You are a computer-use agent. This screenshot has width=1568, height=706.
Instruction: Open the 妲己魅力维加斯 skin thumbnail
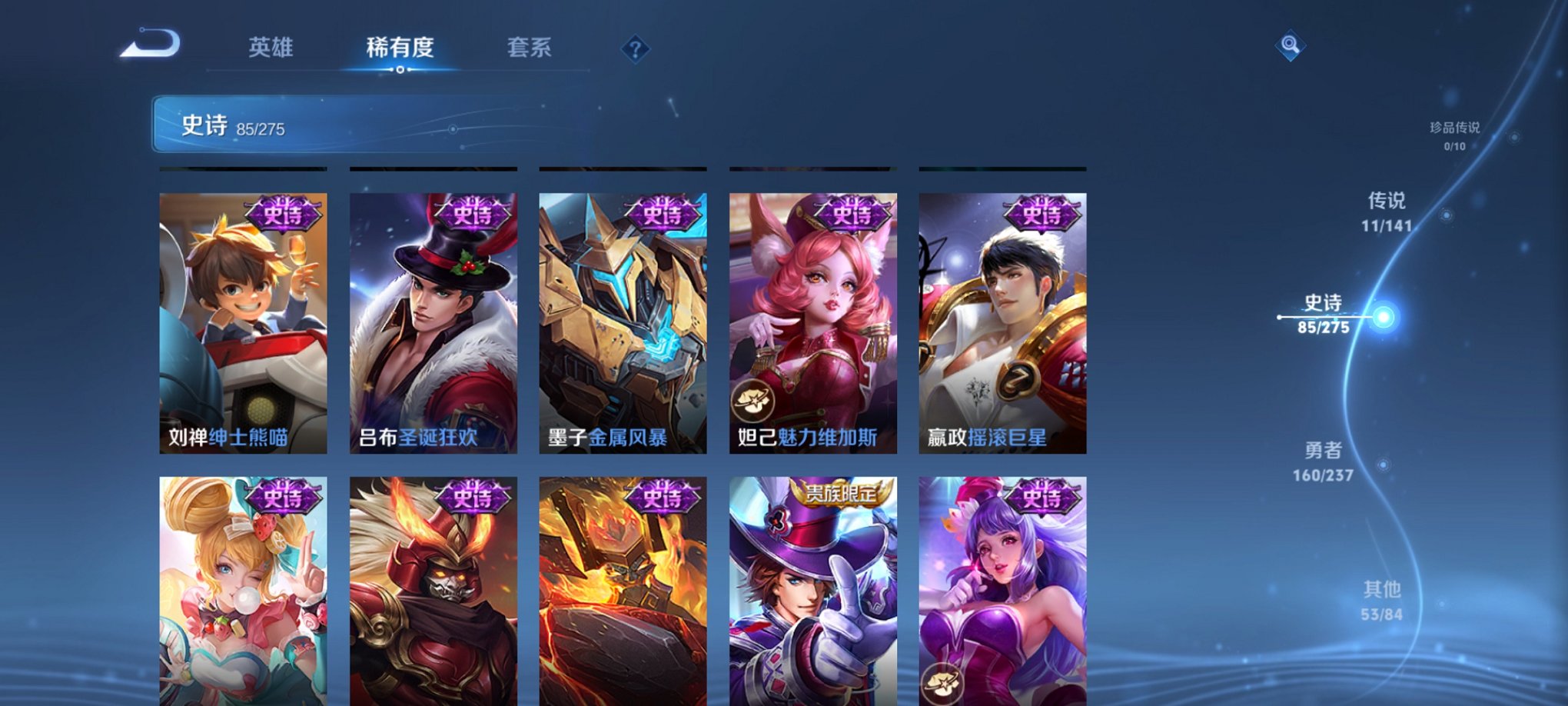tap(812, 323)
